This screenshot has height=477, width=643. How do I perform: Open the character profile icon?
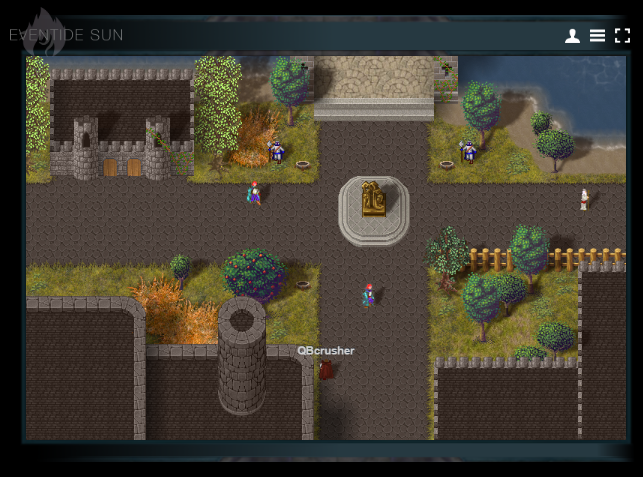pyautogui.click(x=572, y=36)
